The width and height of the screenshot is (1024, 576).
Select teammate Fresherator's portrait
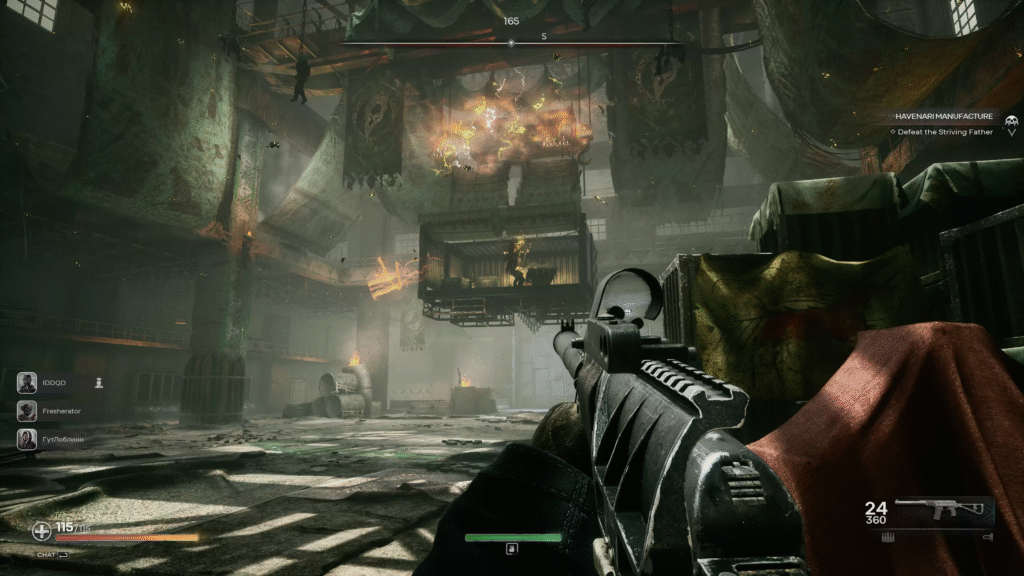click(27, 410)
